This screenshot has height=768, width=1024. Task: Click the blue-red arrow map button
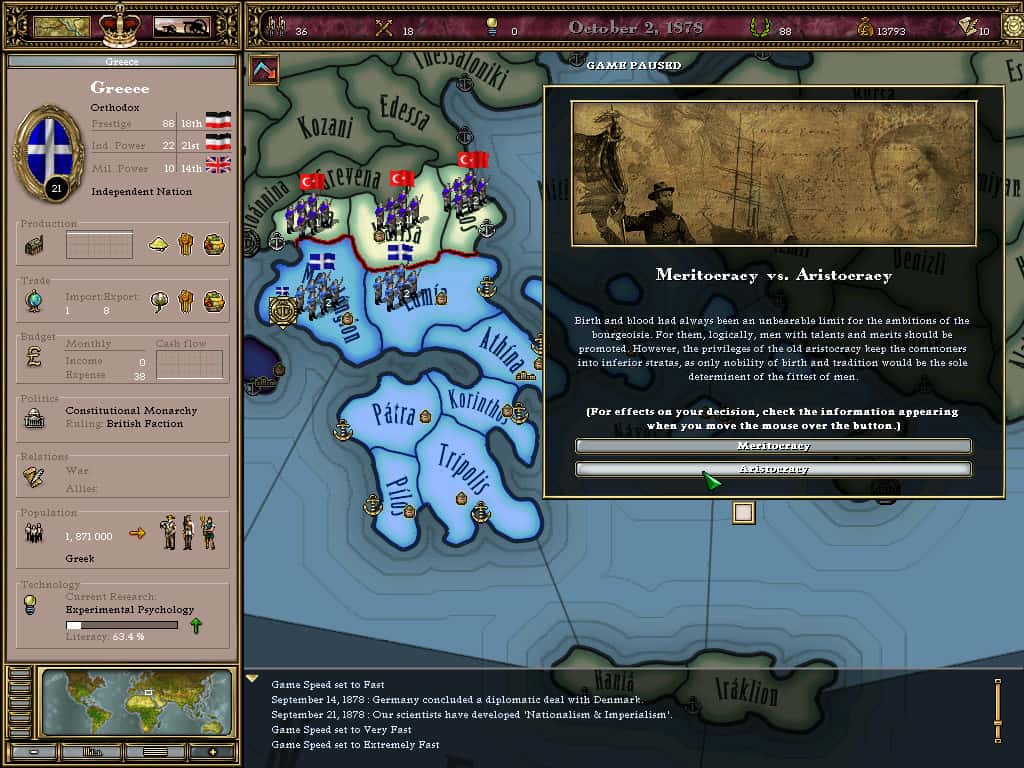(x=264, y=70)
